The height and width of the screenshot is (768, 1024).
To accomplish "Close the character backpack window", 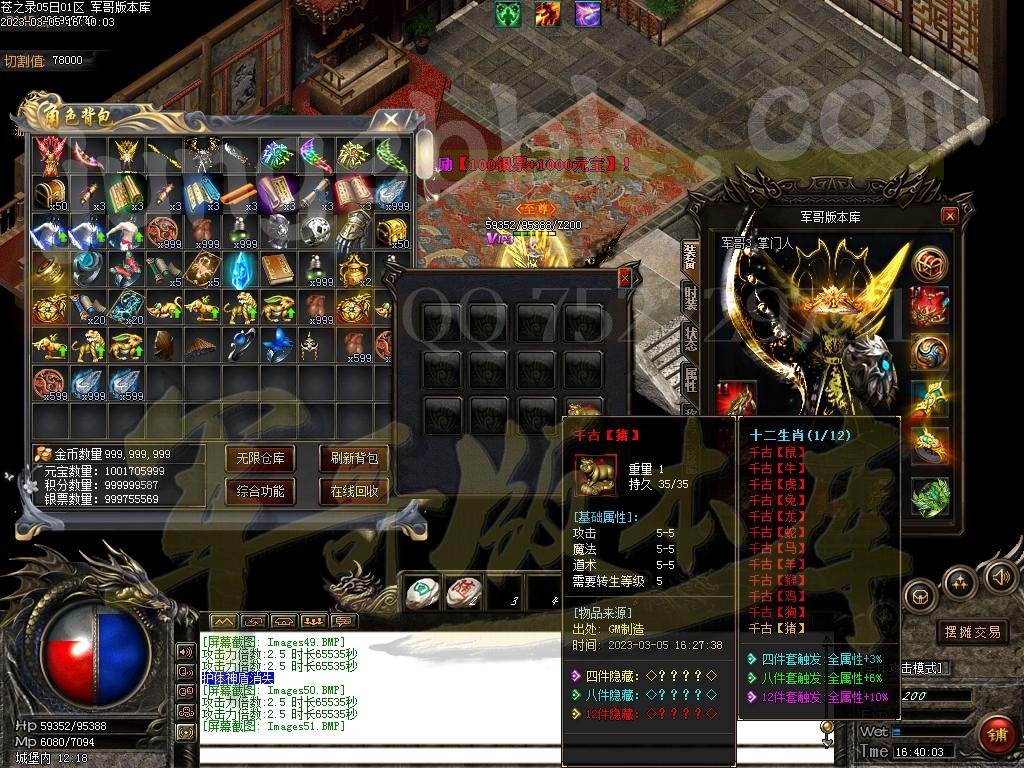I will point(390,120).
